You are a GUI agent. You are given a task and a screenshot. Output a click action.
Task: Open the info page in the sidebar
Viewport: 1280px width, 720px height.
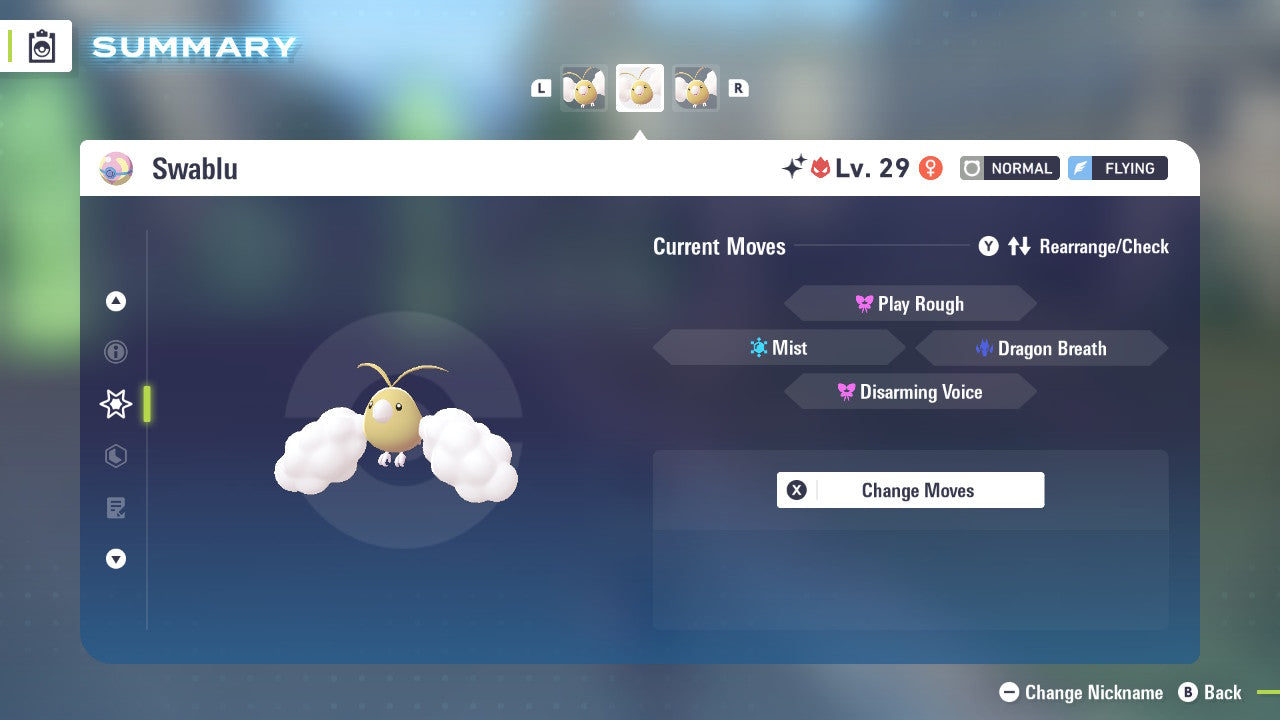tap(115, 352)
